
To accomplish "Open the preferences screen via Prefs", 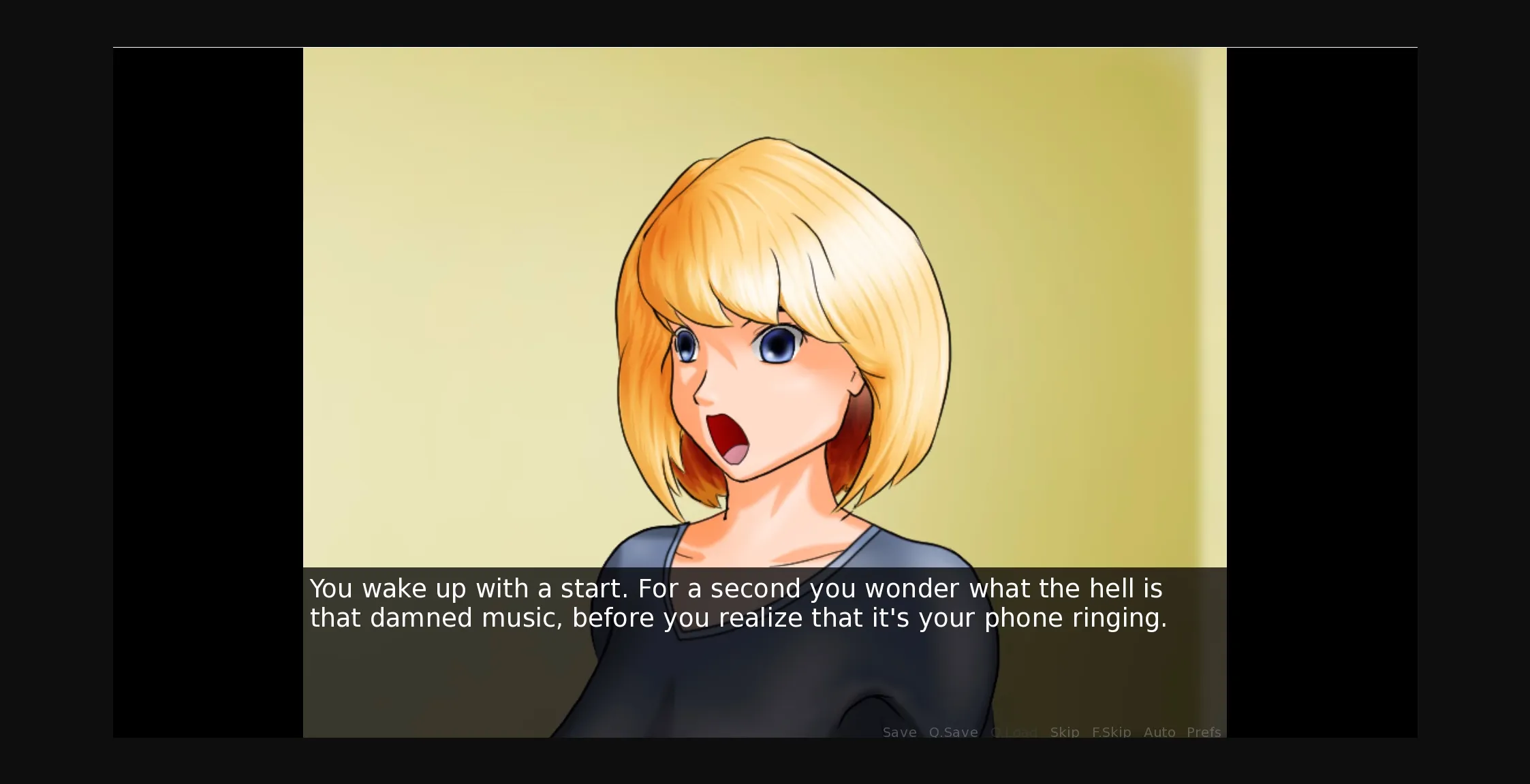I will [1204, 732].
